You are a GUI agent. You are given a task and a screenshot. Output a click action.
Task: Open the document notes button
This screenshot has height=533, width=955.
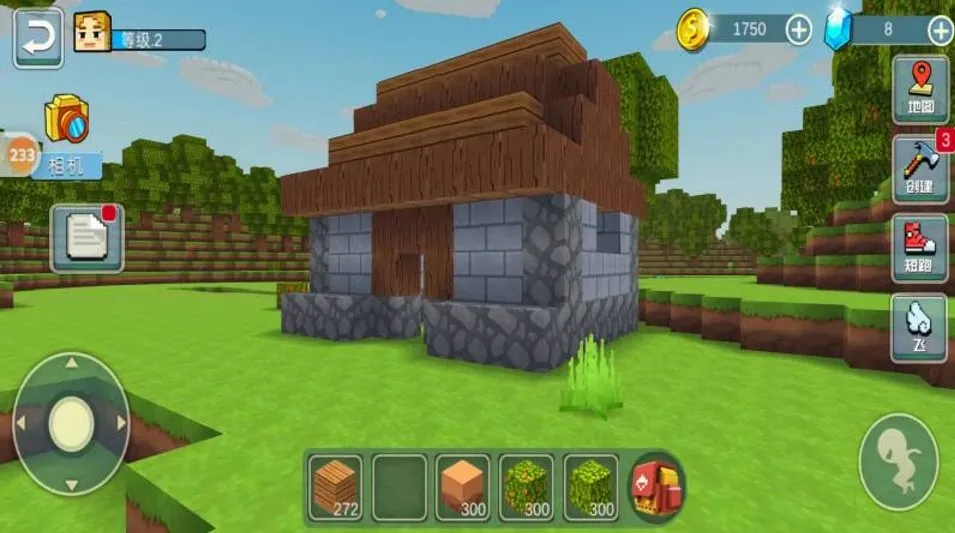[x=87, y=239]
